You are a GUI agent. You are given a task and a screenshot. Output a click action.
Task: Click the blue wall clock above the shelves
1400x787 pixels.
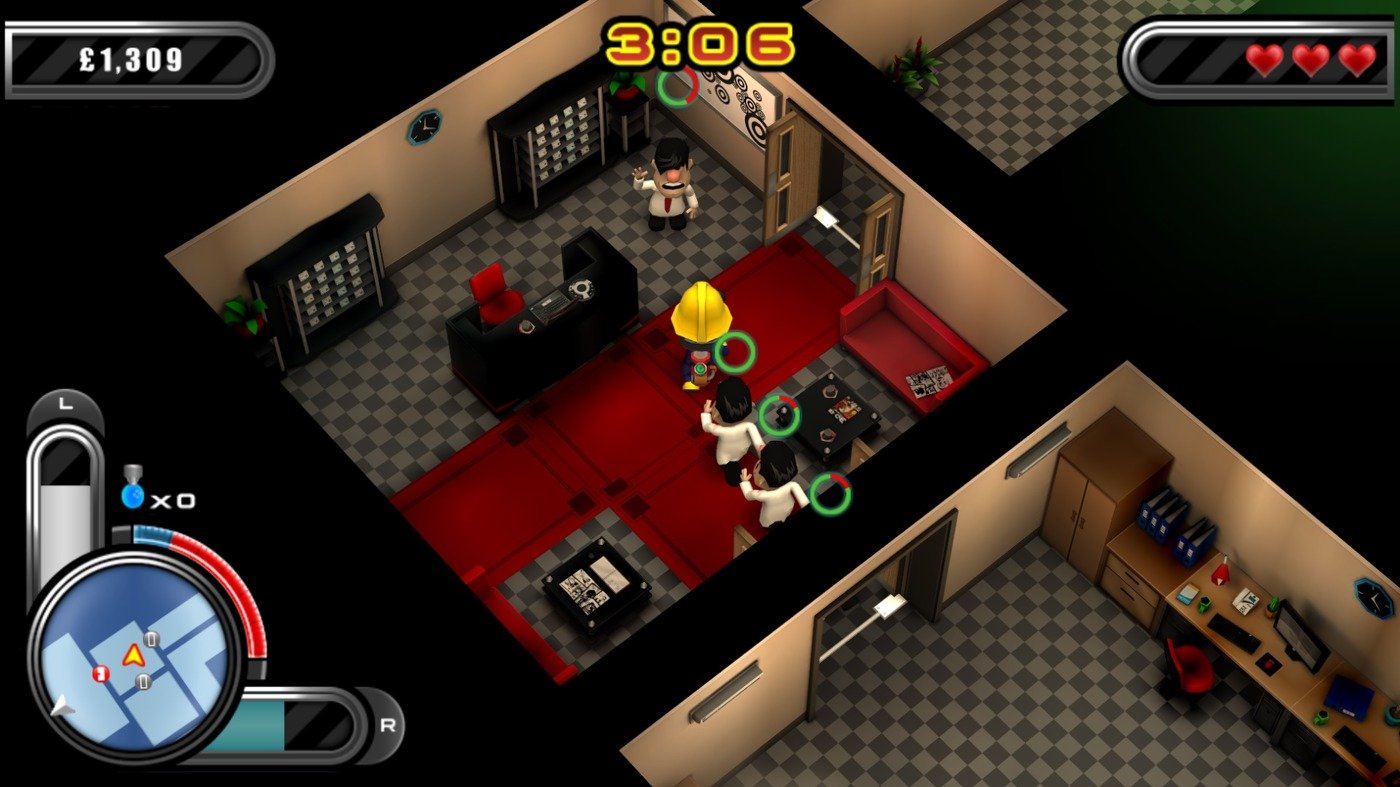tap(425, 128)
